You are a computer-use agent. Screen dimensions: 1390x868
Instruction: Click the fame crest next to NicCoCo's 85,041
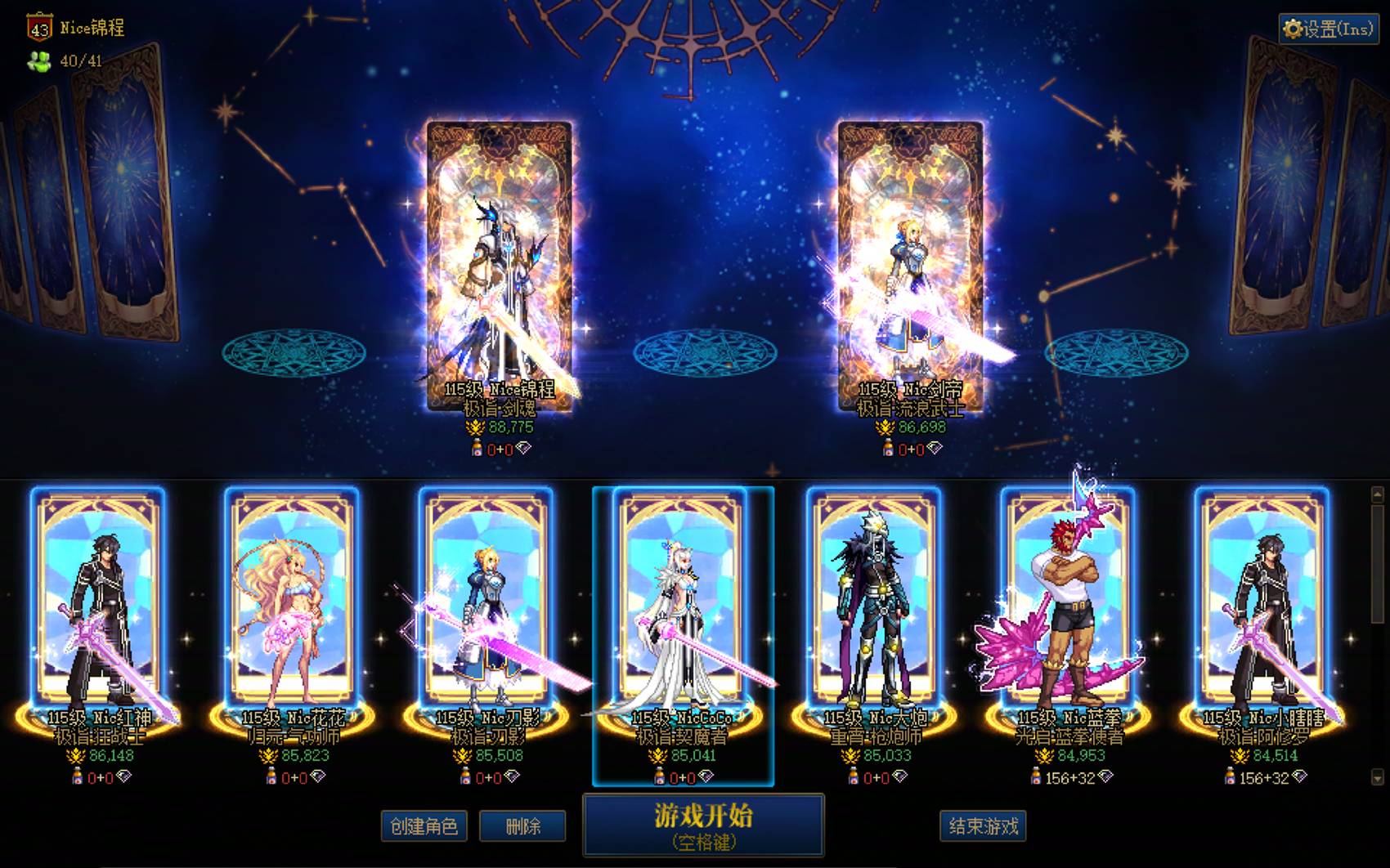[658, 757]
